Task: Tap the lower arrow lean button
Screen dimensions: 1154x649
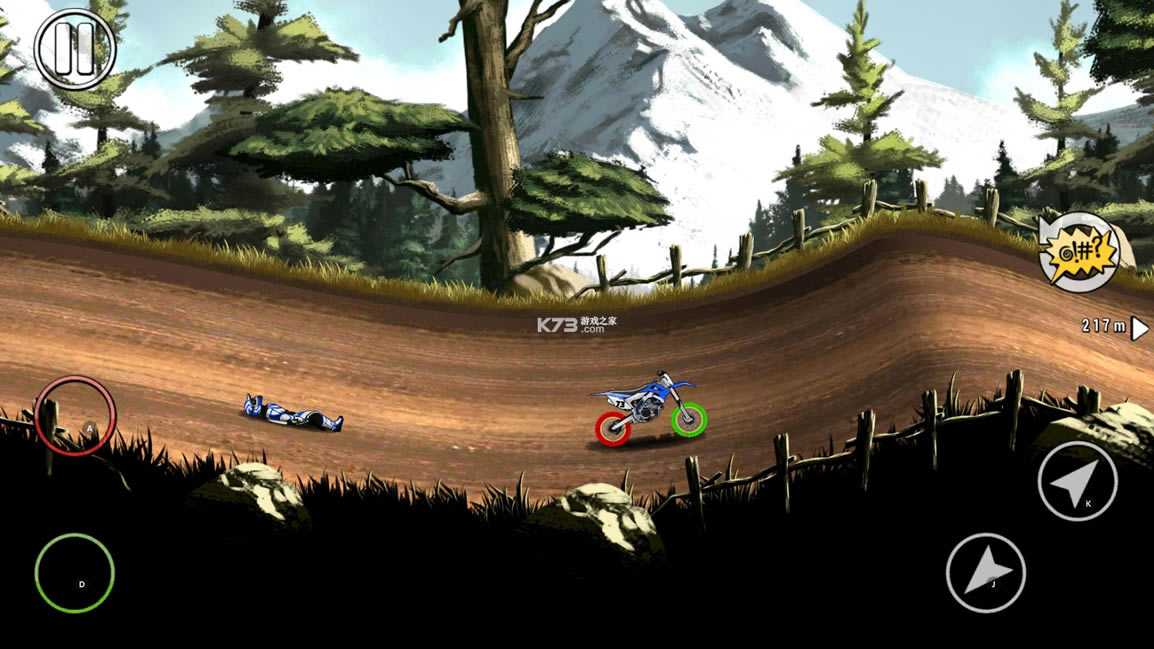Action: pos(986,573)
